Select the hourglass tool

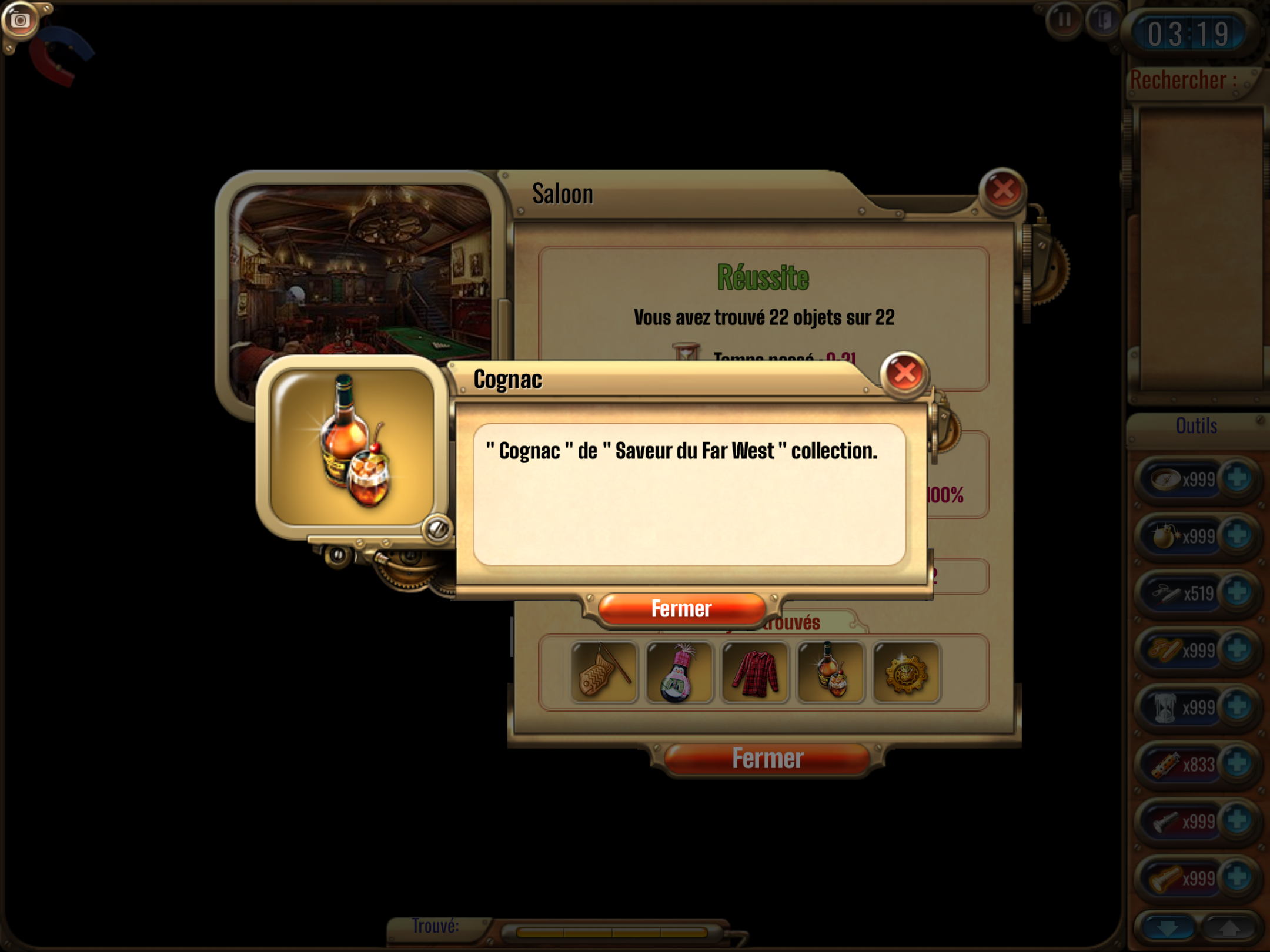pos(1165,707)
